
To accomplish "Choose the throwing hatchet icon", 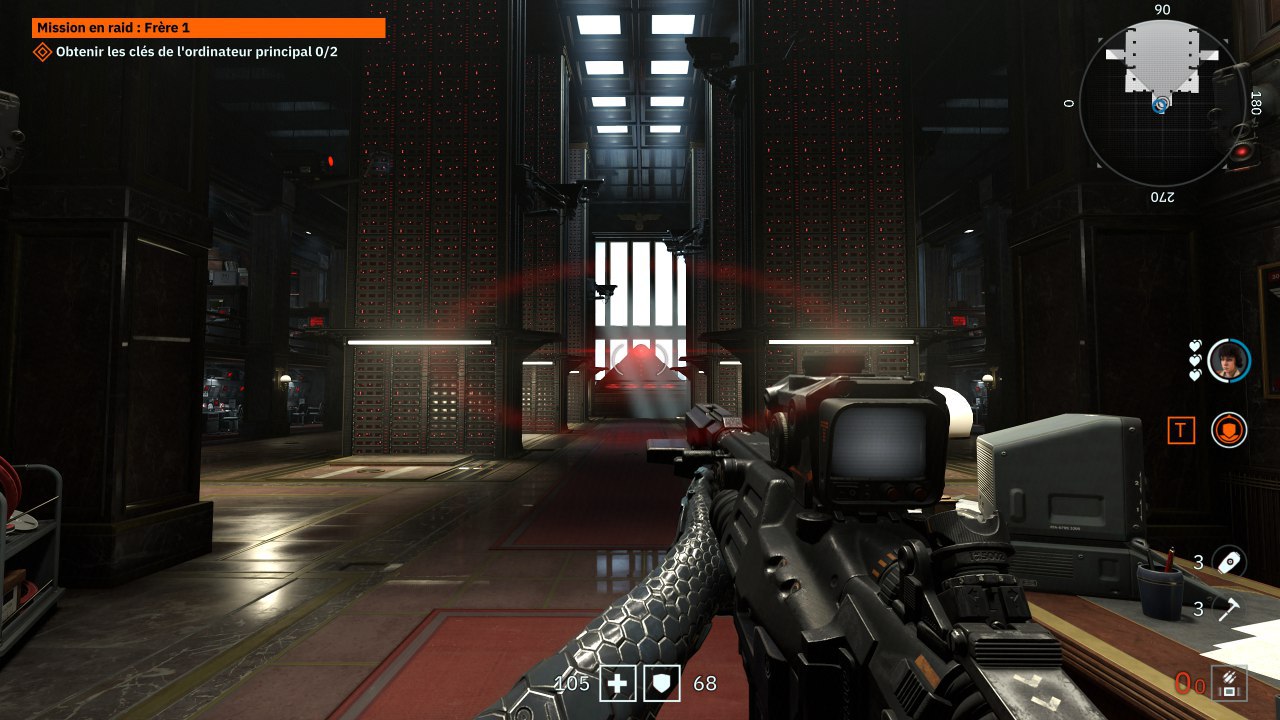I will (1228, 607).
